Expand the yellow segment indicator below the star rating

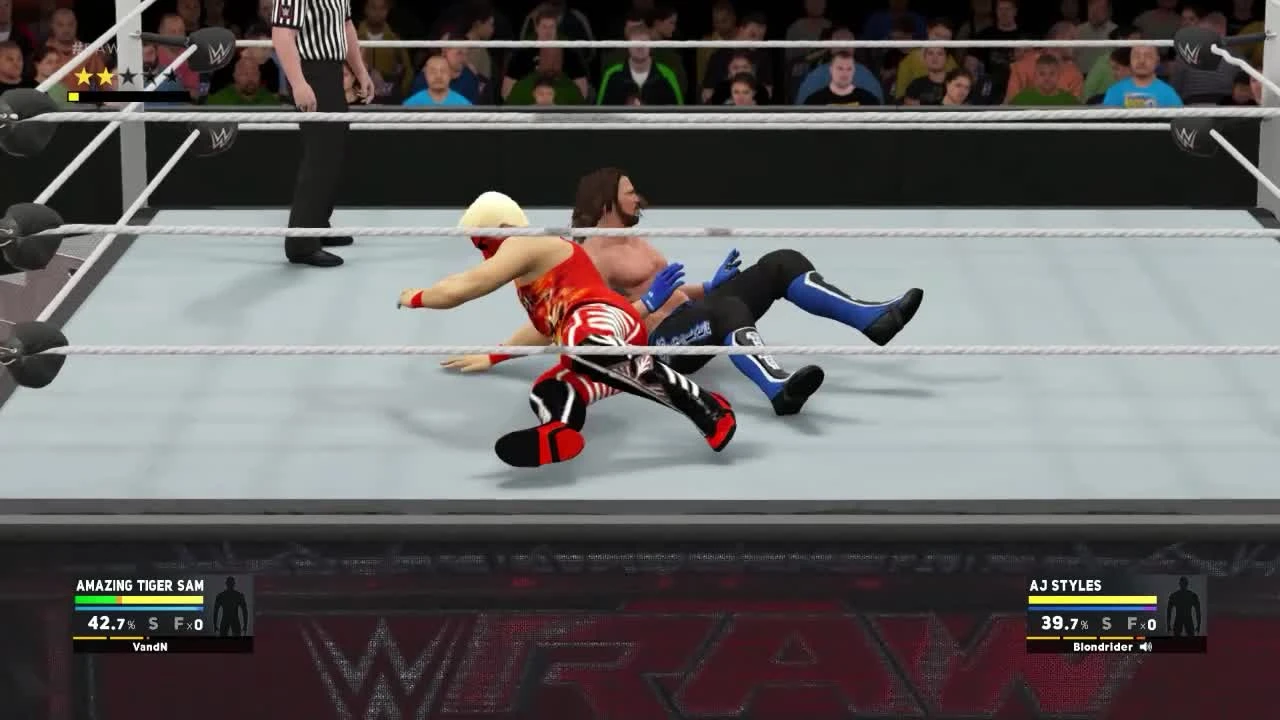pos(72,96)
